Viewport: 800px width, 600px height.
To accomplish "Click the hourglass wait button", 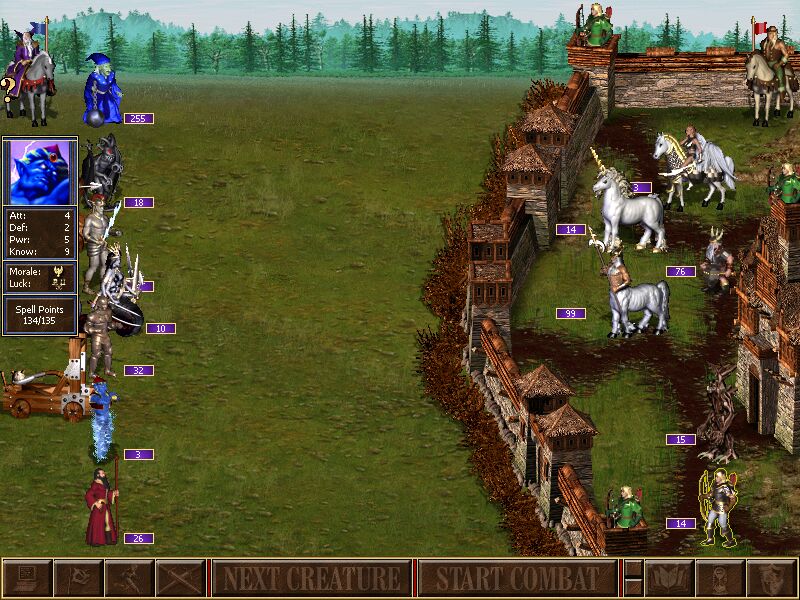I will coord(721,578).
